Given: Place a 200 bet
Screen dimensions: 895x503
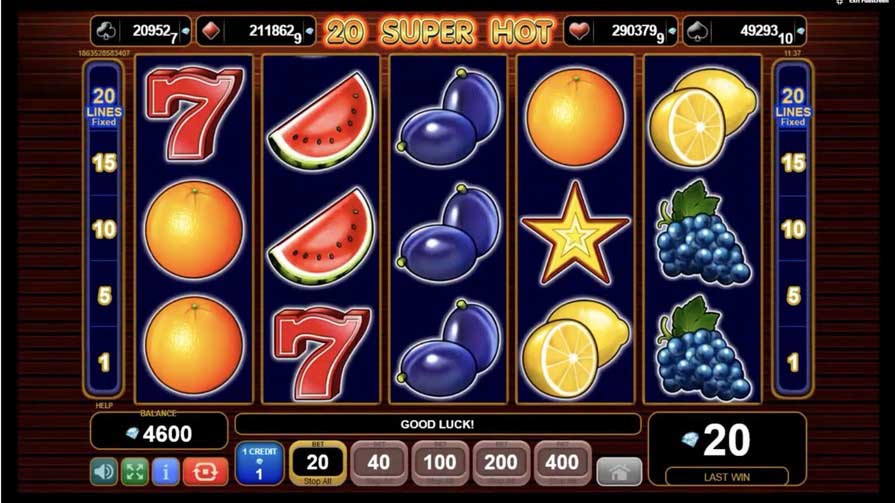Looking at the screenshot, I should [501, 463].
